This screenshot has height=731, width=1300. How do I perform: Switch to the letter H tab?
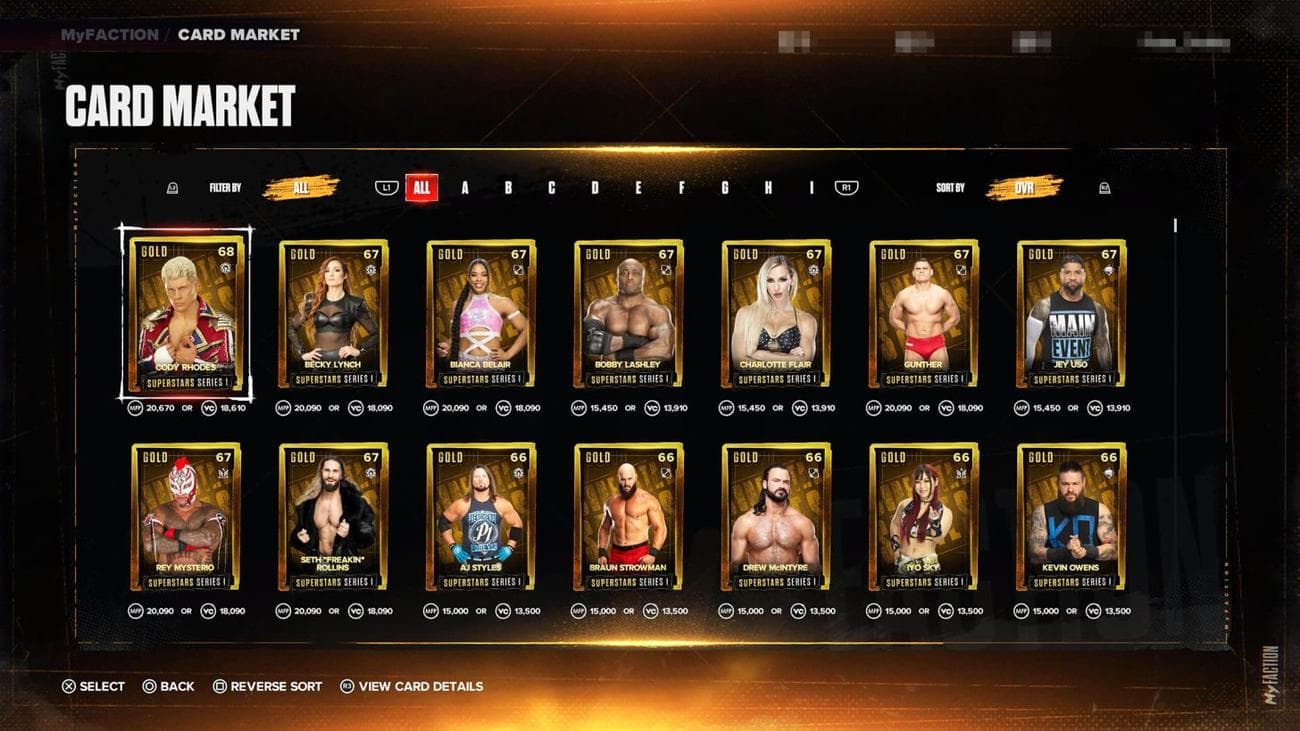pos(768,187)
